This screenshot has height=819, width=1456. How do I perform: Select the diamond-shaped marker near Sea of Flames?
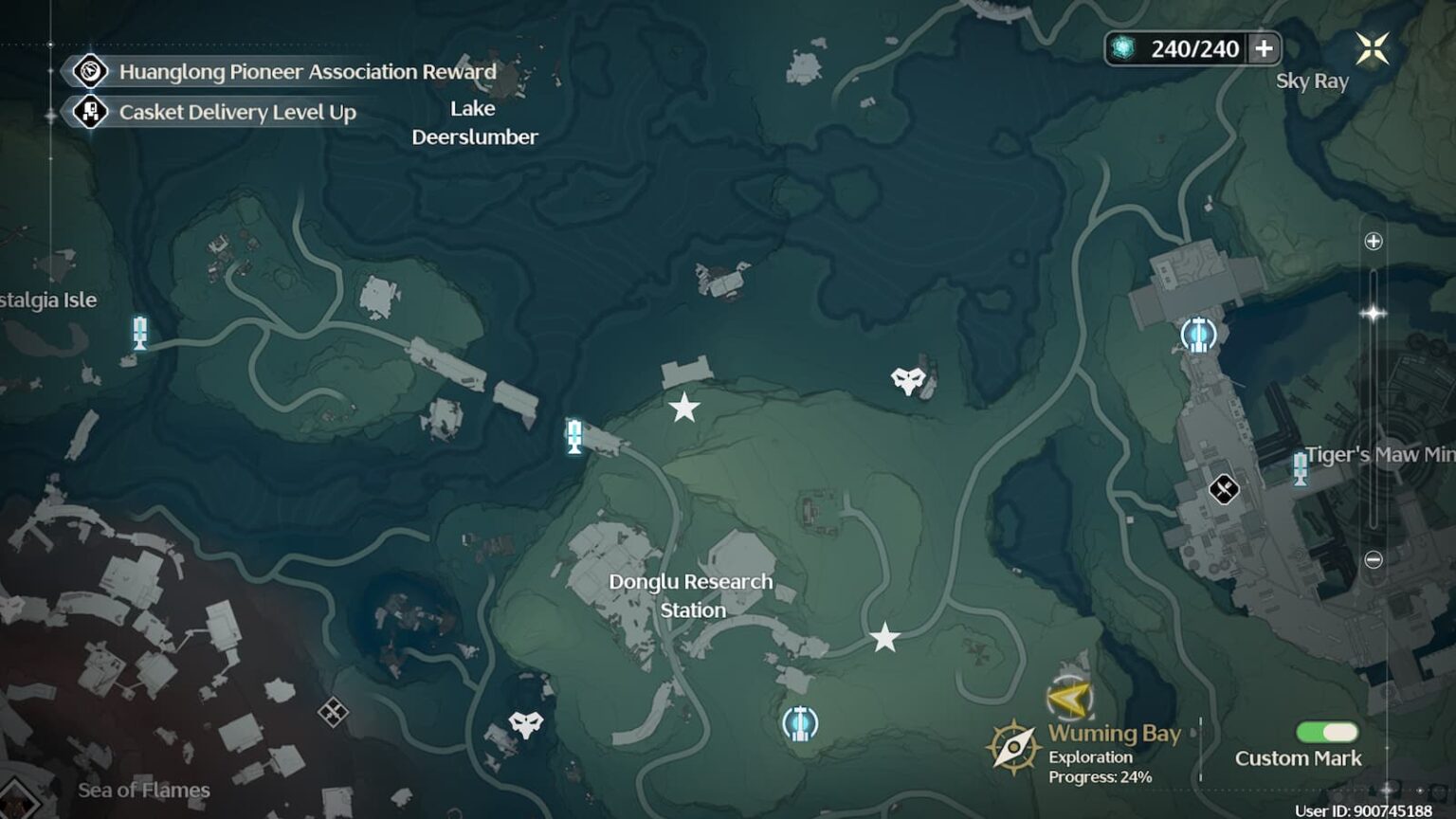(333, 712)
